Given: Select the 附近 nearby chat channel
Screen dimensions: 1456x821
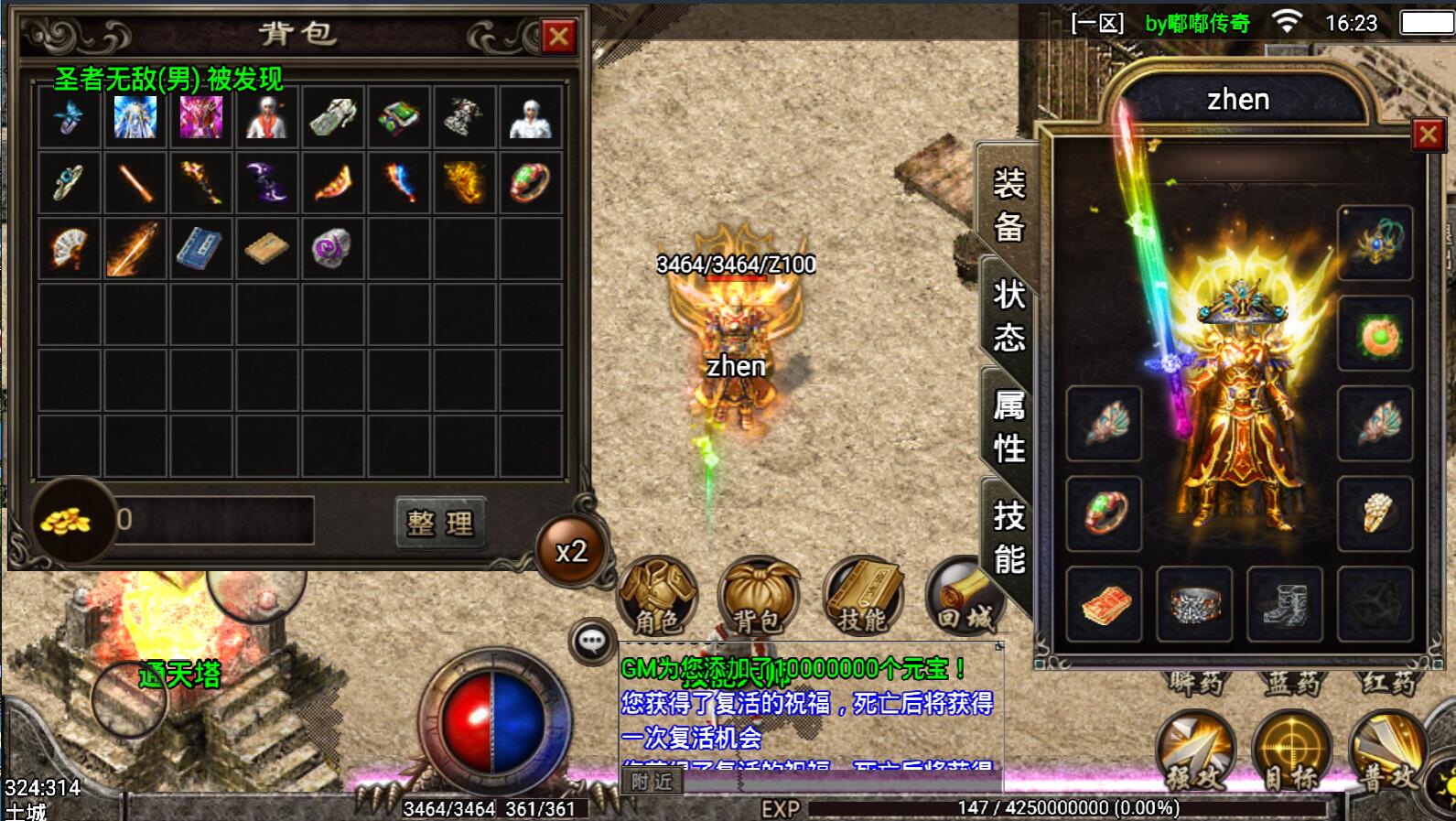Looking at the screenshot, I should (652, 782).
